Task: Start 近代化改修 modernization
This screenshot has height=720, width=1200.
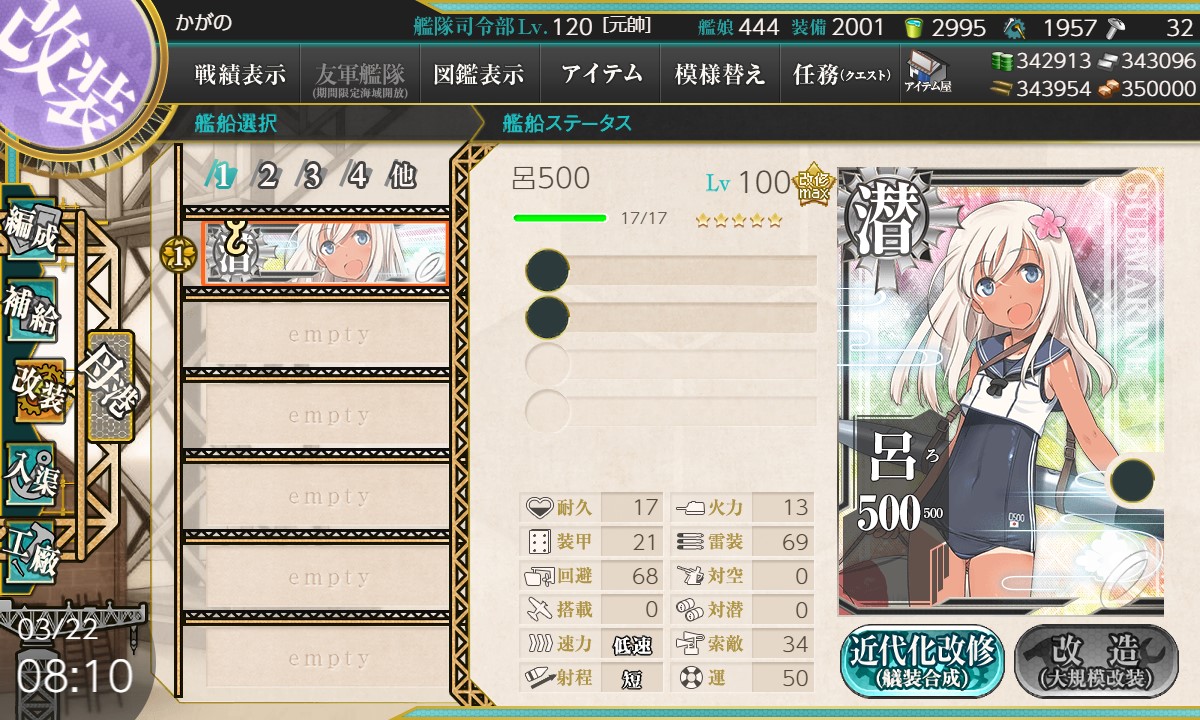Action: 922,661
